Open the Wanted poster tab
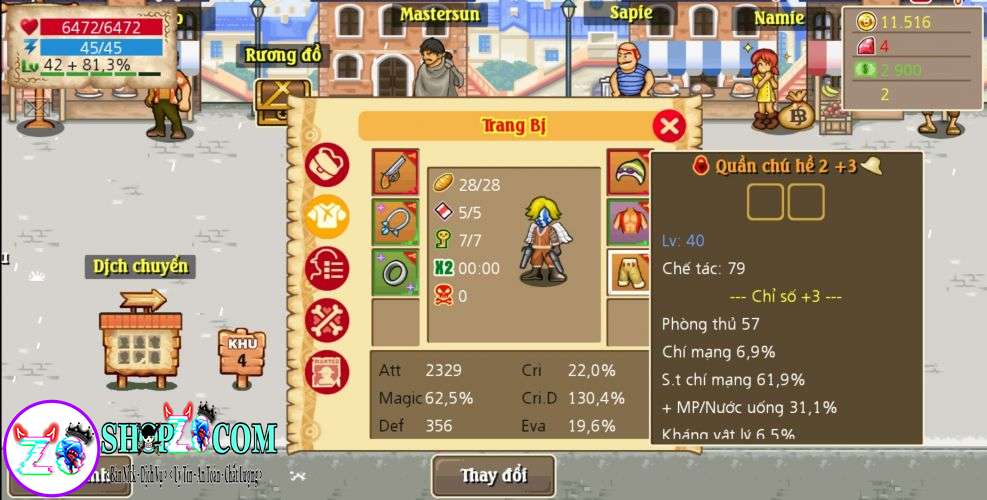 click(327, 372)
